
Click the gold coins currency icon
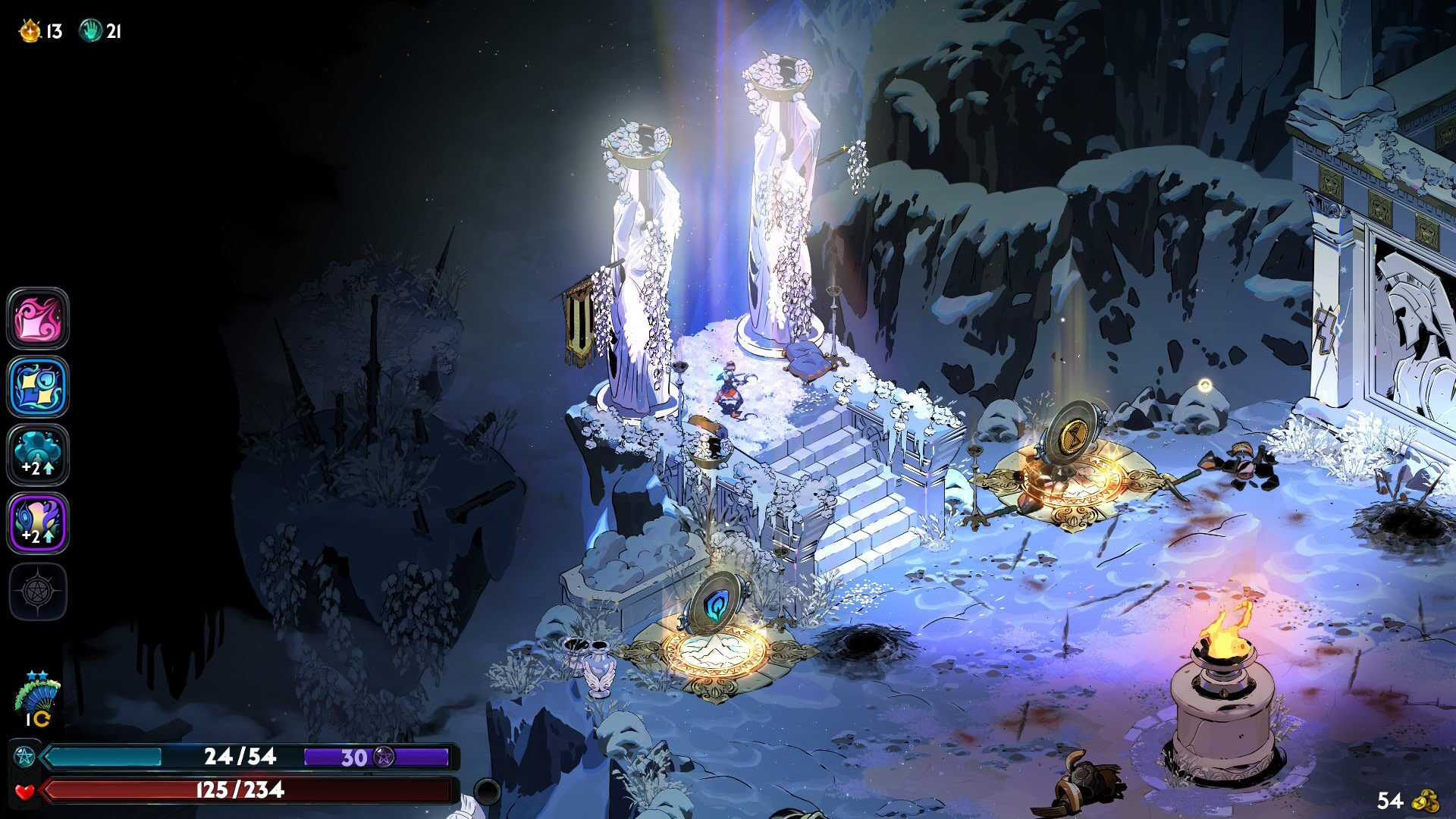click(1426, 801)
